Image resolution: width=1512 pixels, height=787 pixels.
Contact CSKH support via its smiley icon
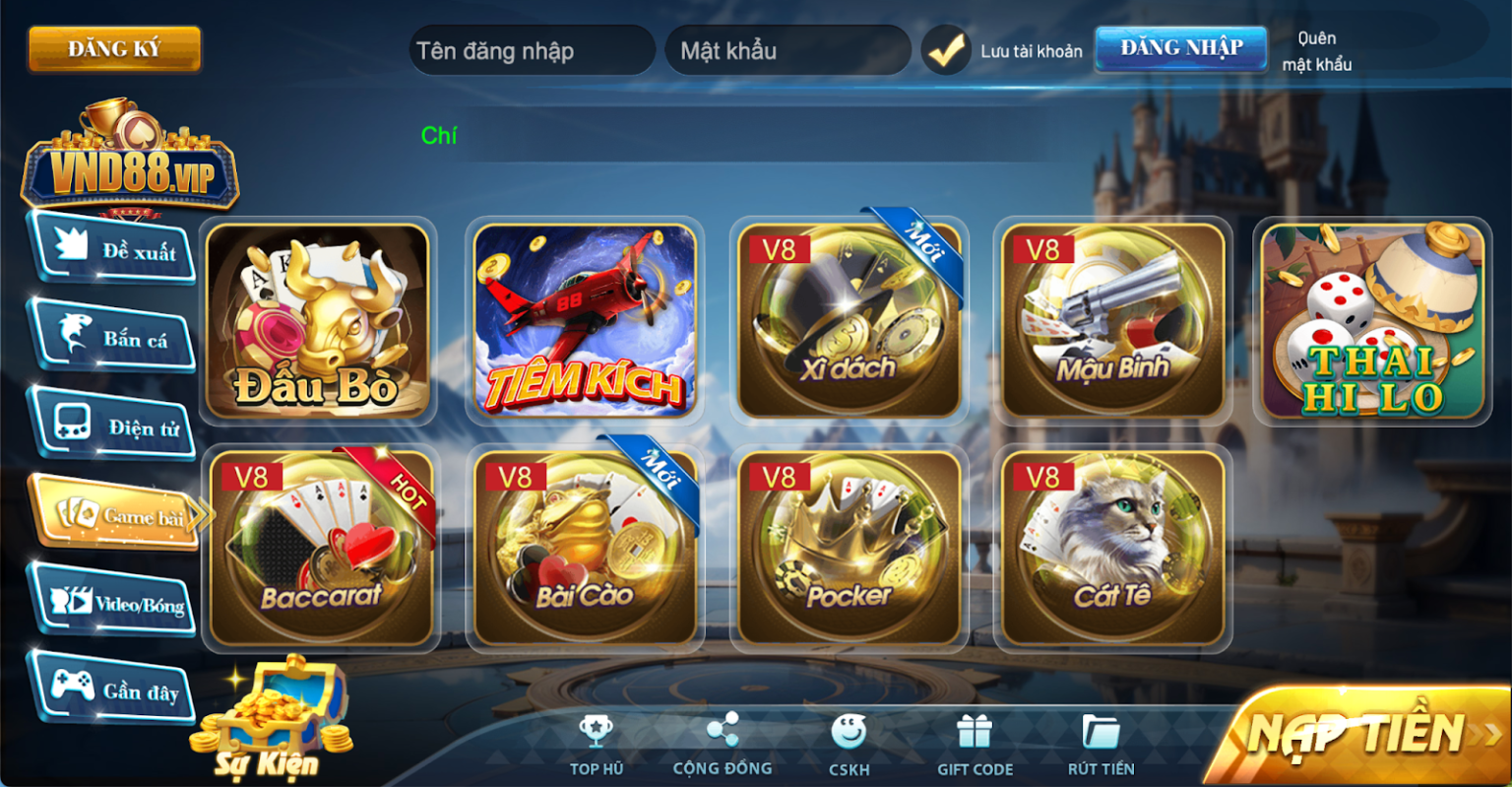click(x=849, y=731)
